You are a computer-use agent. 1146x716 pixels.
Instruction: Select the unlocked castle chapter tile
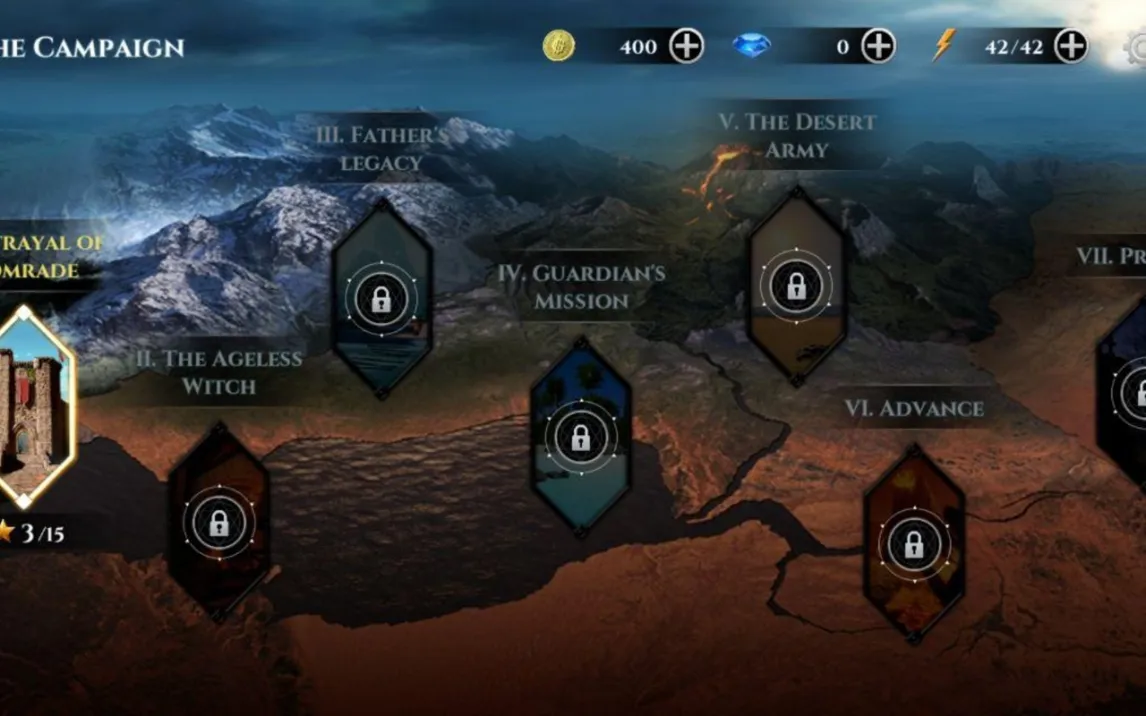35,407
